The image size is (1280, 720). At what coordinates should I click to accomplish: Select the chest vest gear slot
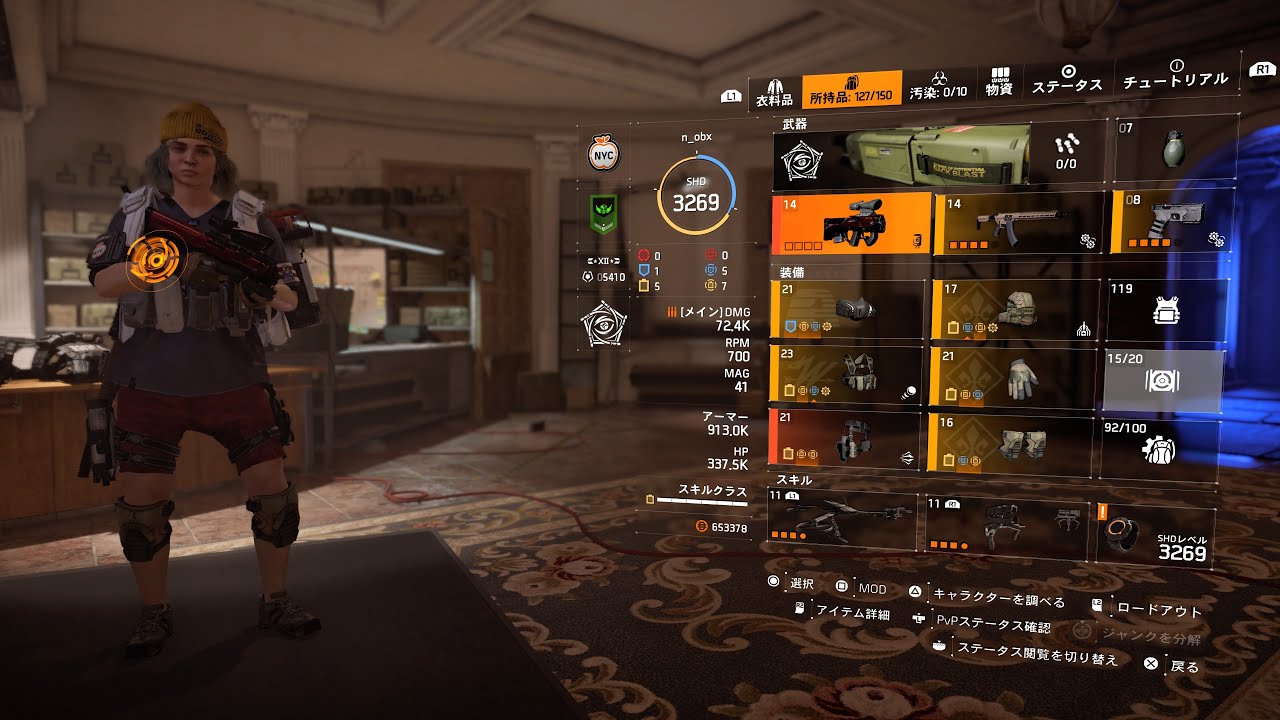point(846,375)
